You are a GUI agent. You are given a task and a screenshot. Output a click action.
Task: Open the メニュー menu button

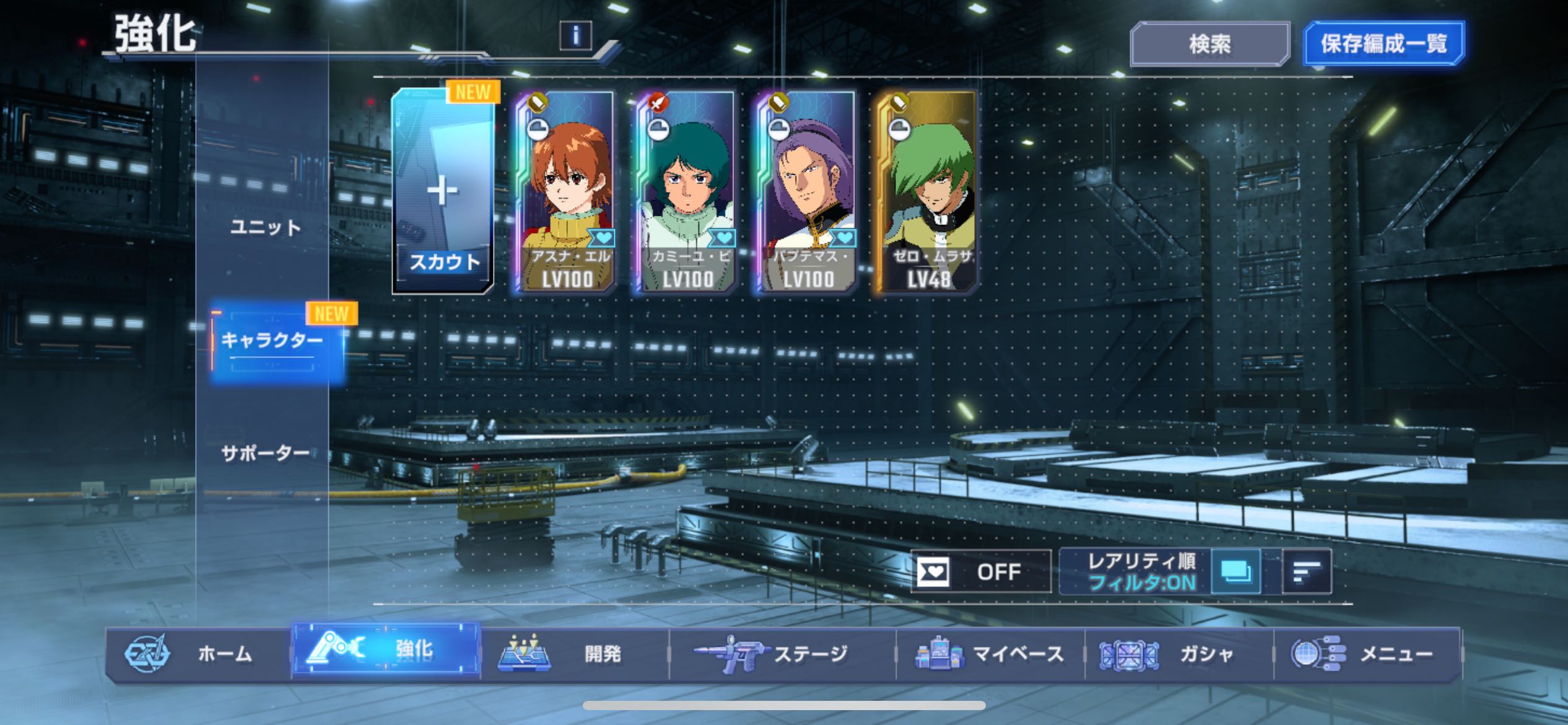coord(1367,654)
